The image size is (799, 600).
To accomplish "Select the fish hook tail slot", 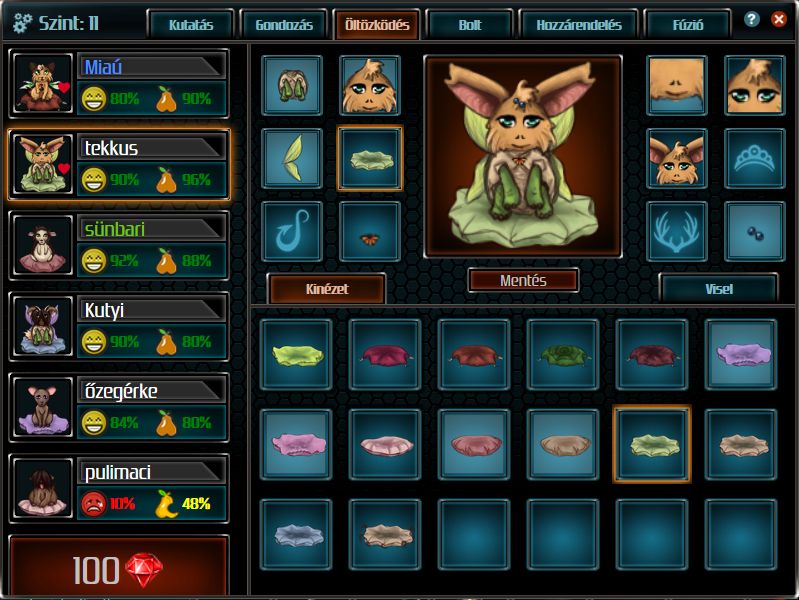I will [x=292, y=232].
